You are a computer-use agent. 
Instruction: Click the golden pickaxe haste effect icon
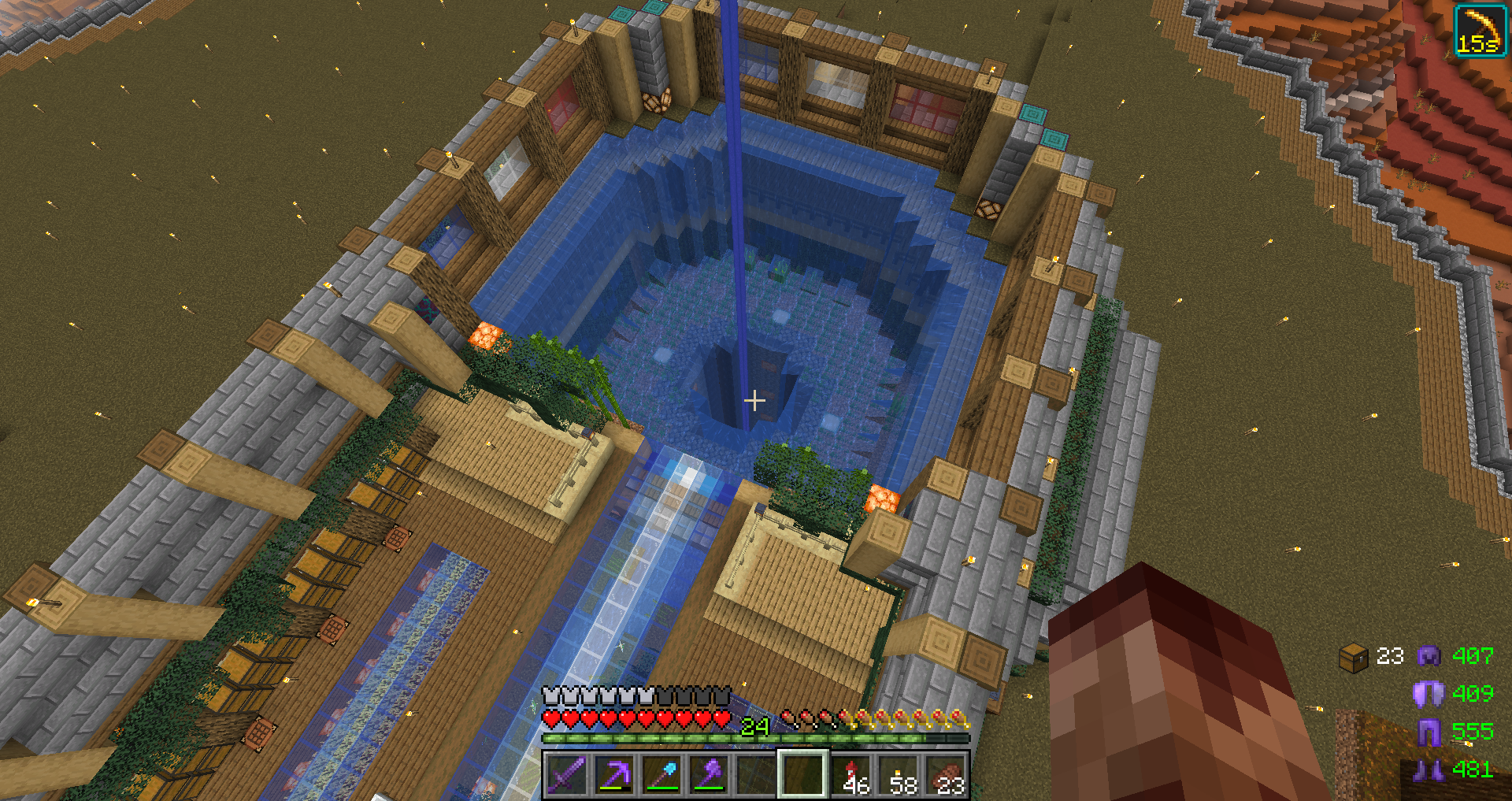(1480, 31)
